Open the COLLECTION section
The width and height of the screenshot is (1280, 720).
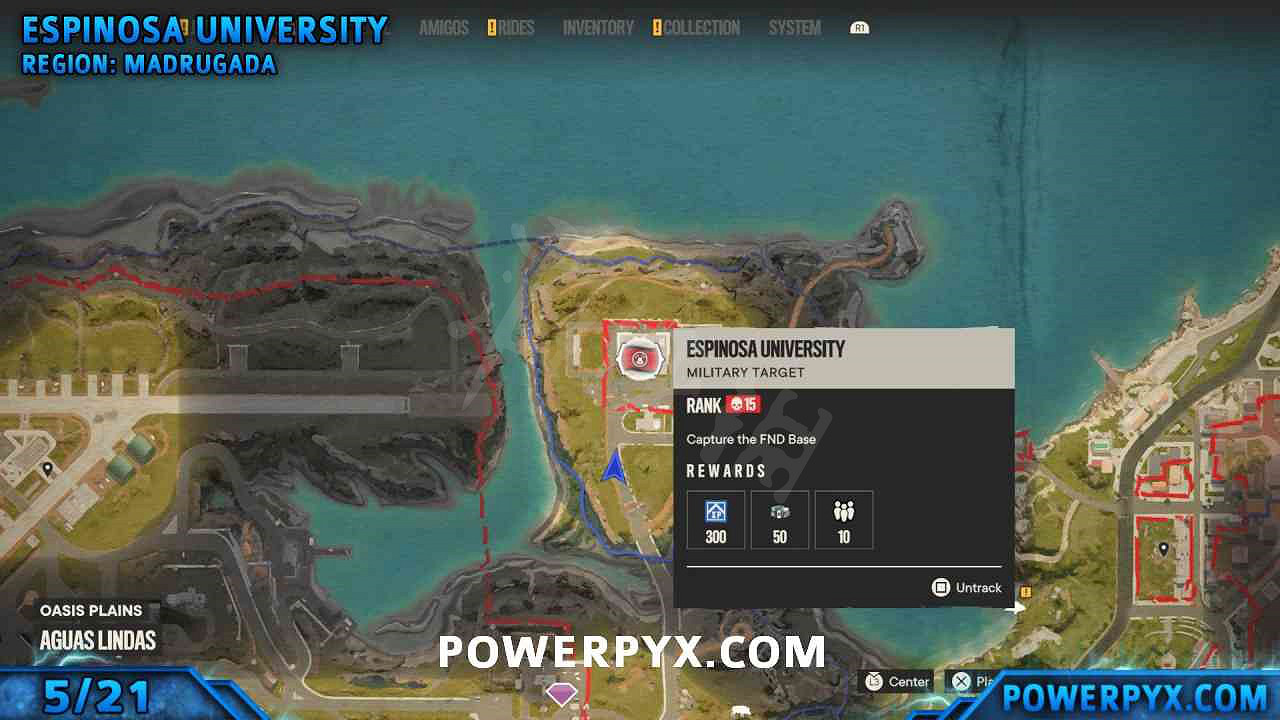703,28
